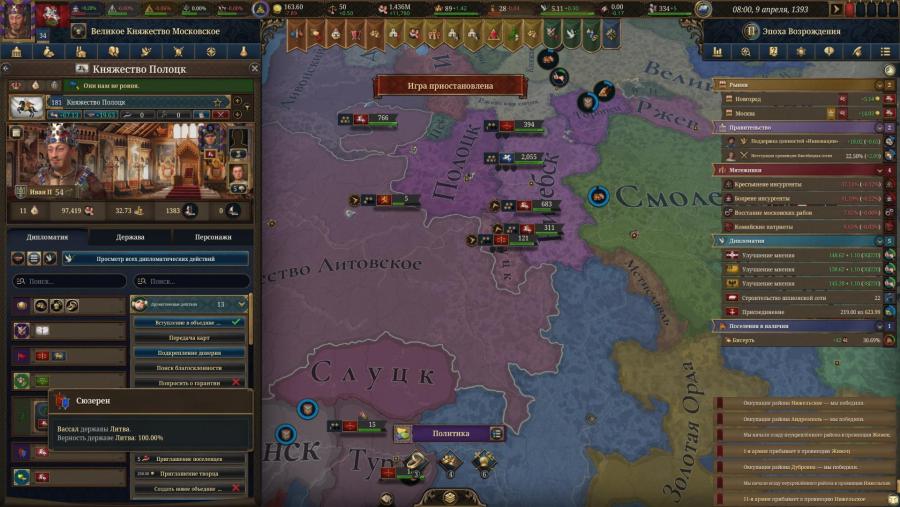900x507 pixels.
Task: Toggle the pause button beside Эпоха Возрождения
Action: pyautogui.click(x=749, y=30)
